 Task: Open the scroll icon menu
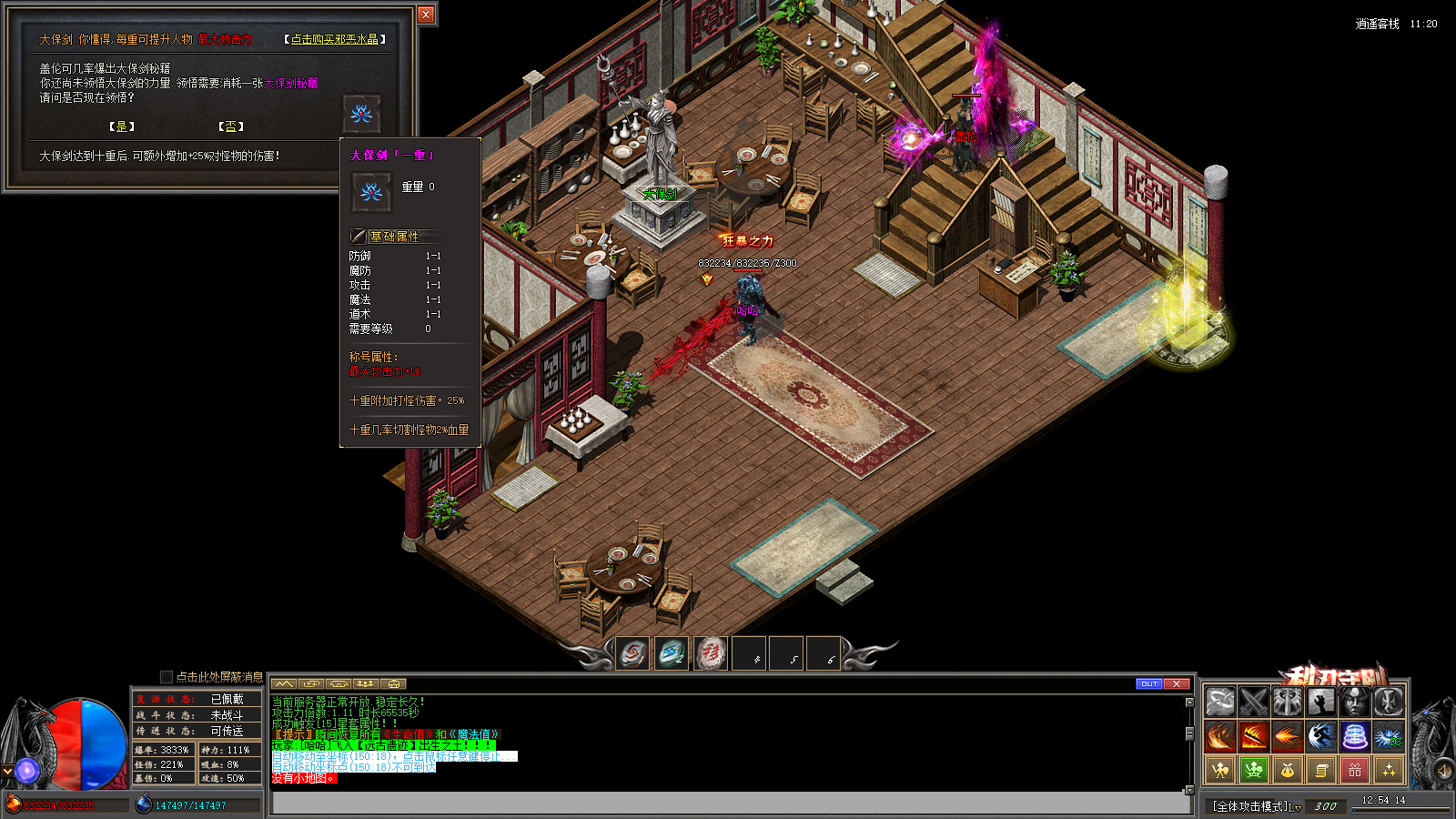(1321, 771)
